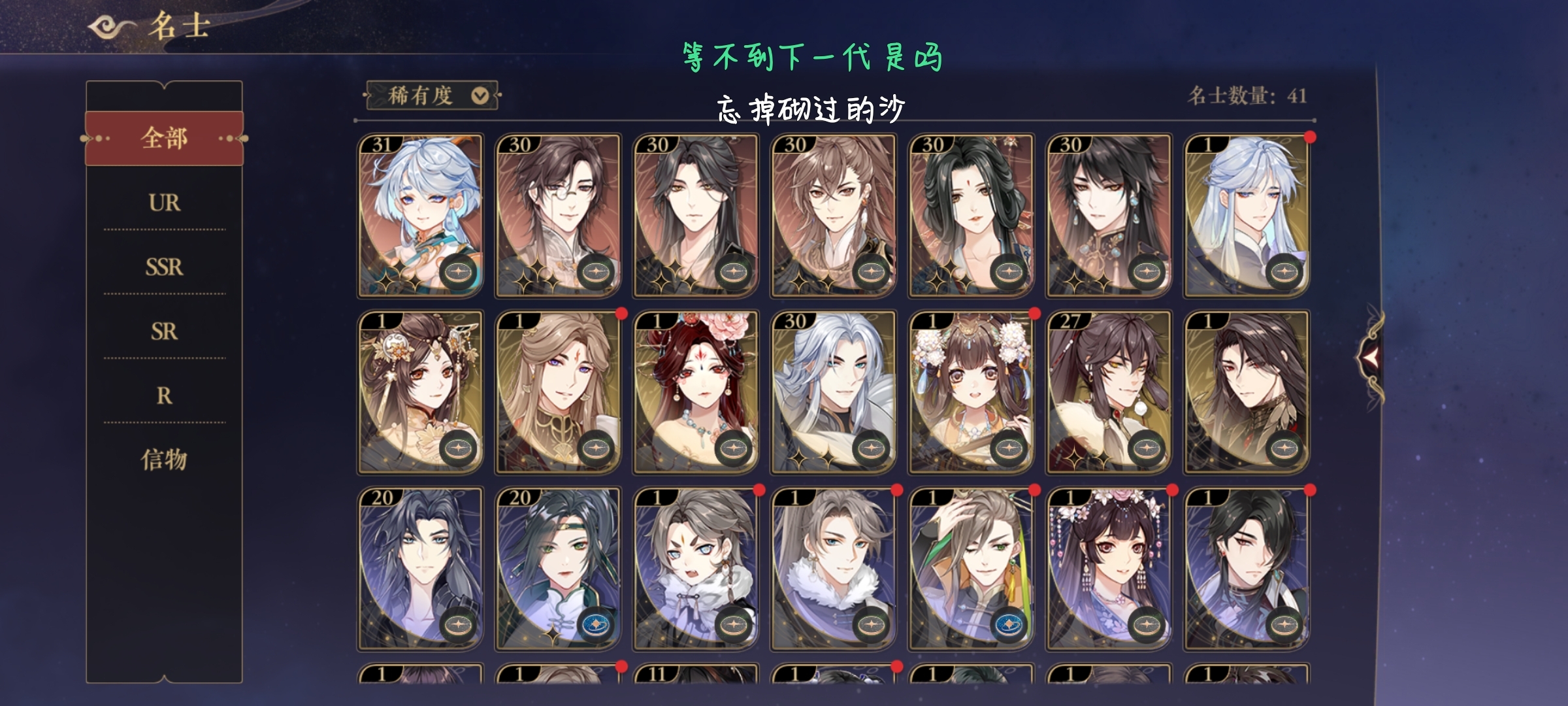Select the level 1 lady with golden hair ornaments

click(420, 392)
